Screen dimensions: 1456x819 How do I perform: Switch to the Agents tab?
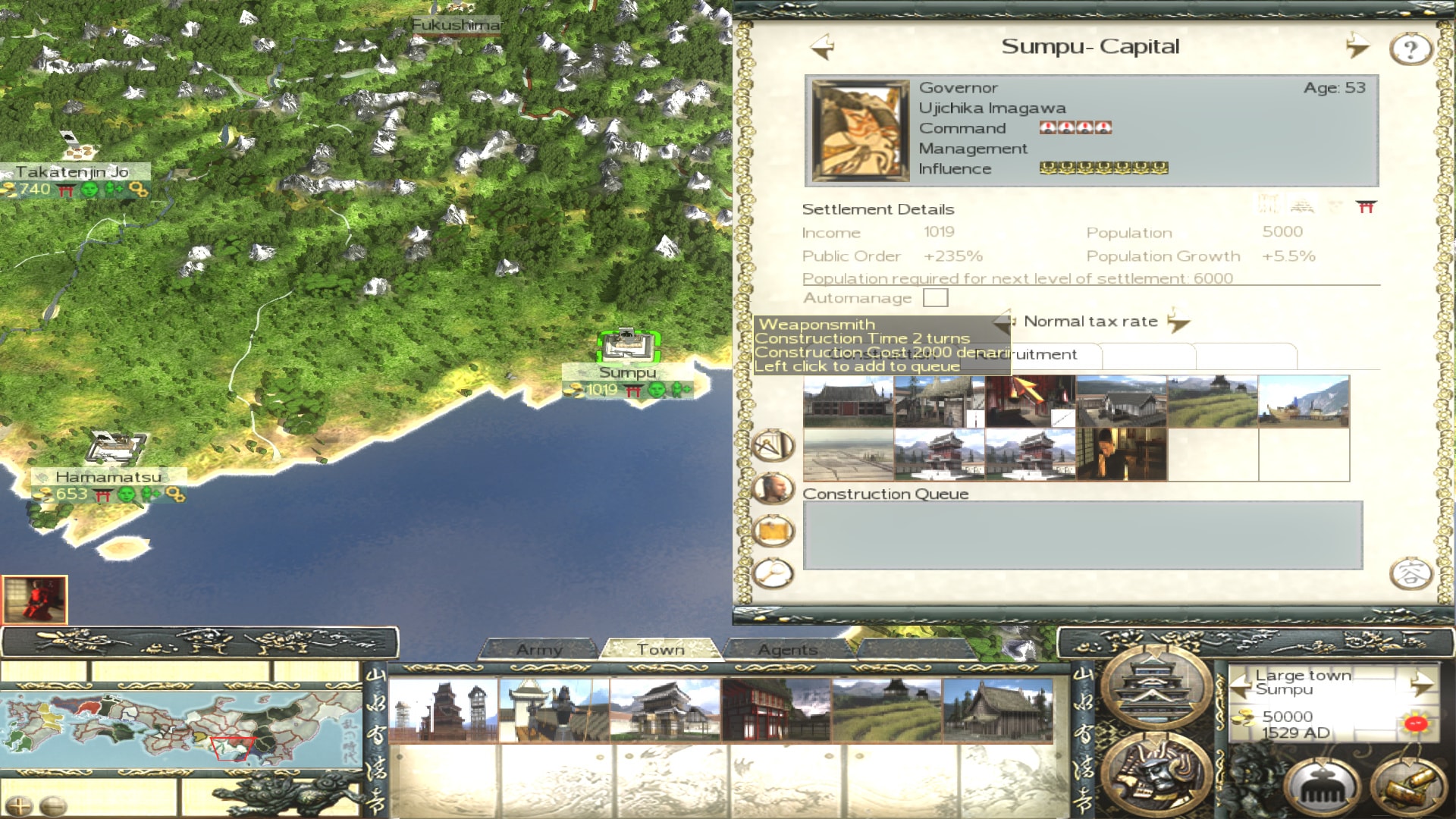[788, 650]
